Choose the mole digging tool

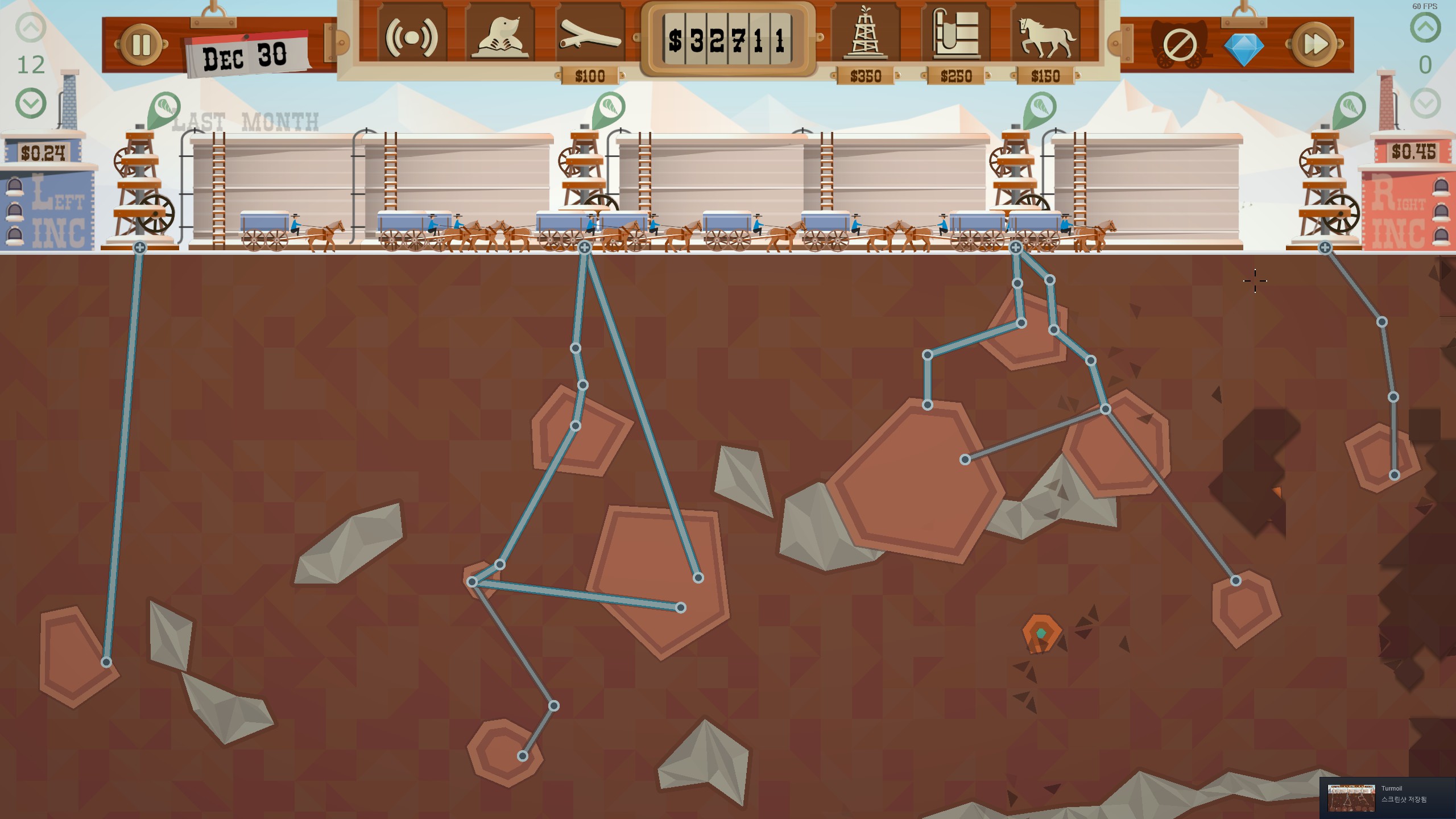pos(500,38)
